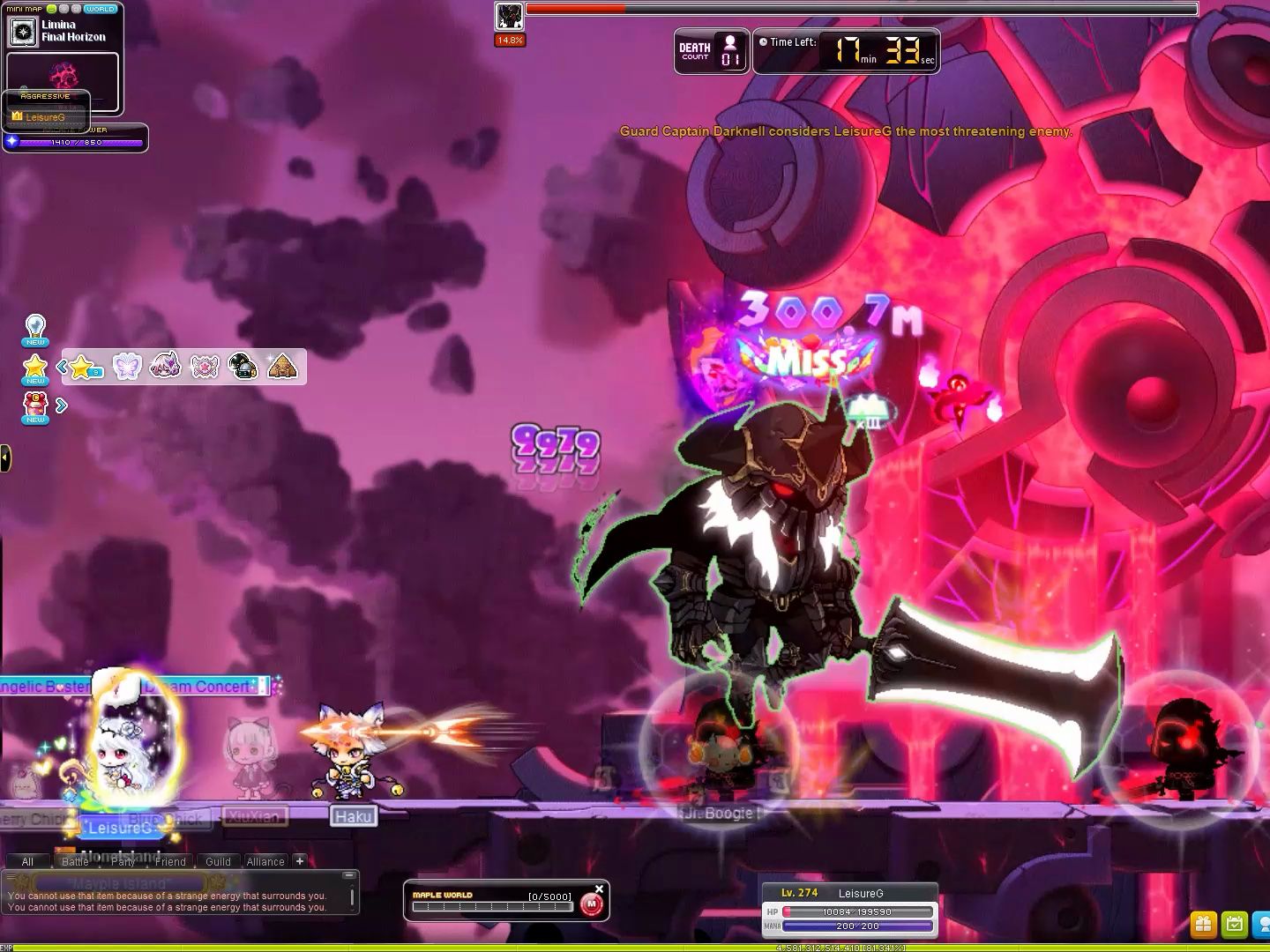Open the World map button
This screenshot has width=1270, height=952.
[100, 9]
